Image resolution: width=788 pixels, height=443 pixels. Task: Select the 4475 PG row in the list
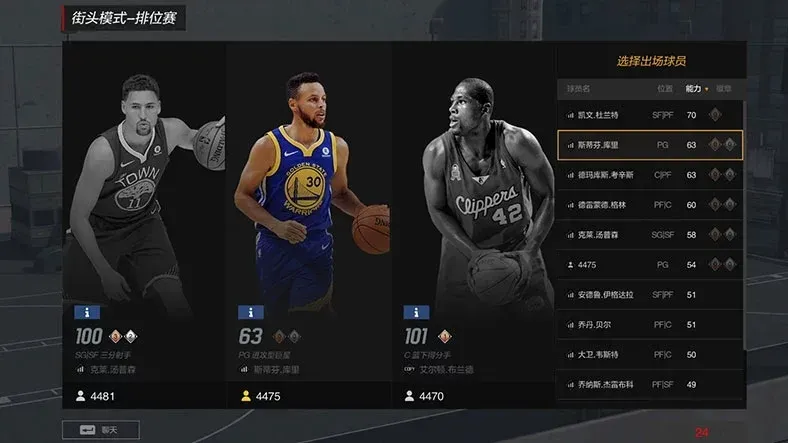[x=650, y=264]
